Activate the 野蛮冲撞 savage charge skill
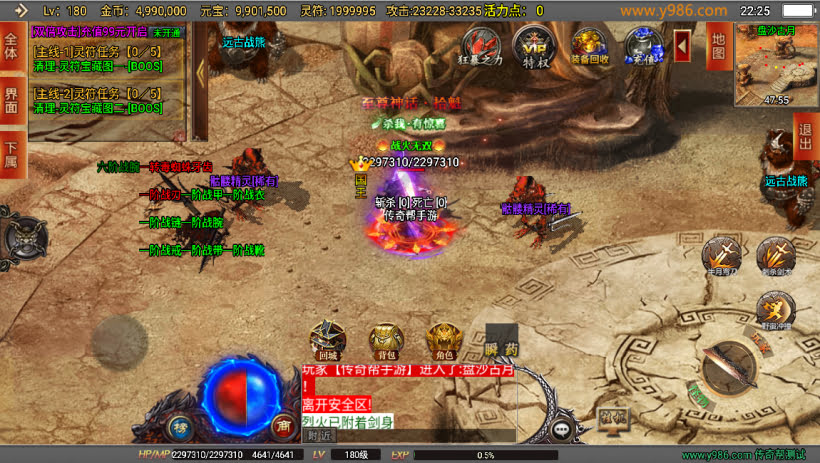 coord(775,310)
